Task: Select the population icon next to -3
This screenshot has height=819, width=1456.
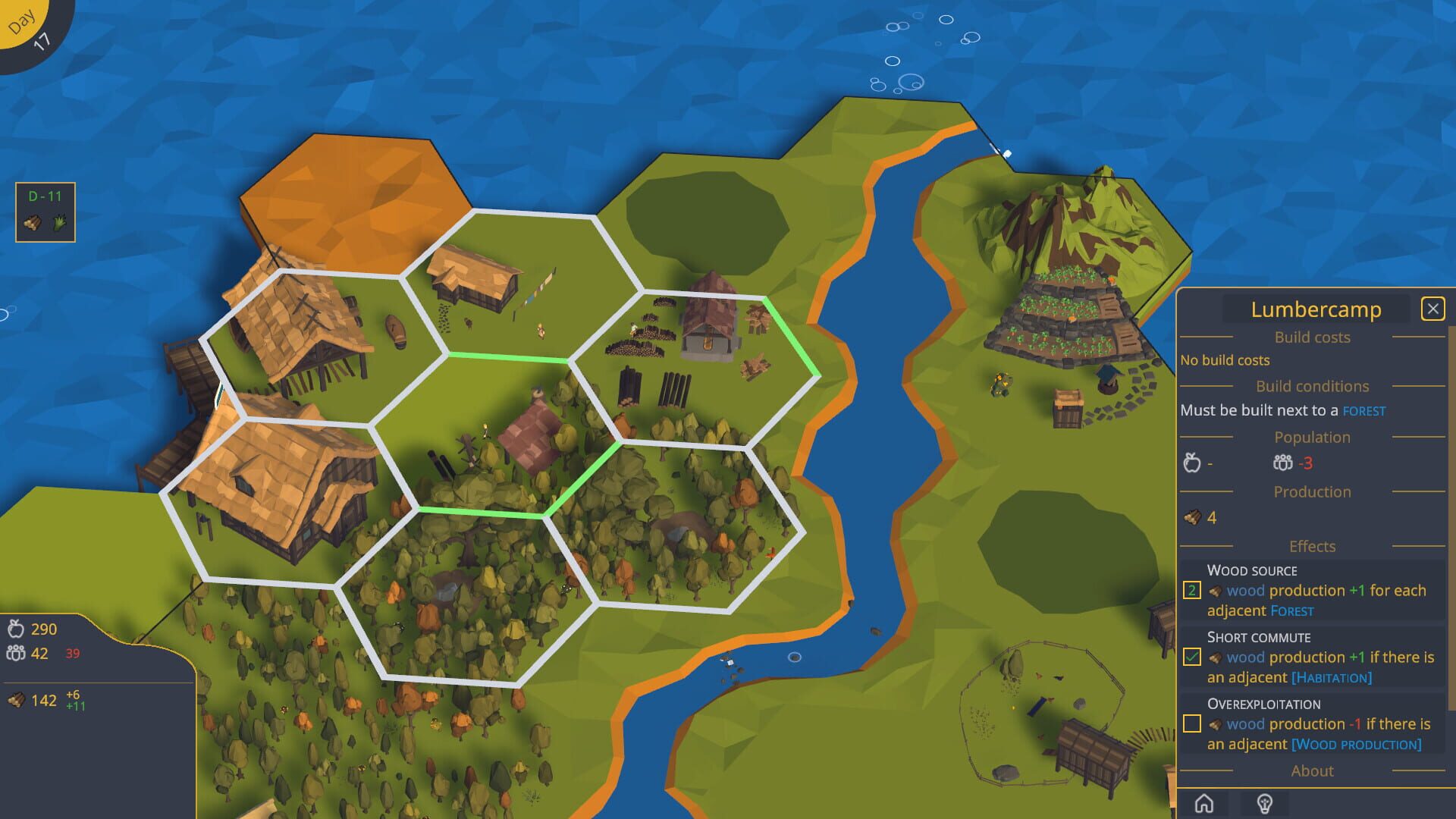Action: 1282,463
